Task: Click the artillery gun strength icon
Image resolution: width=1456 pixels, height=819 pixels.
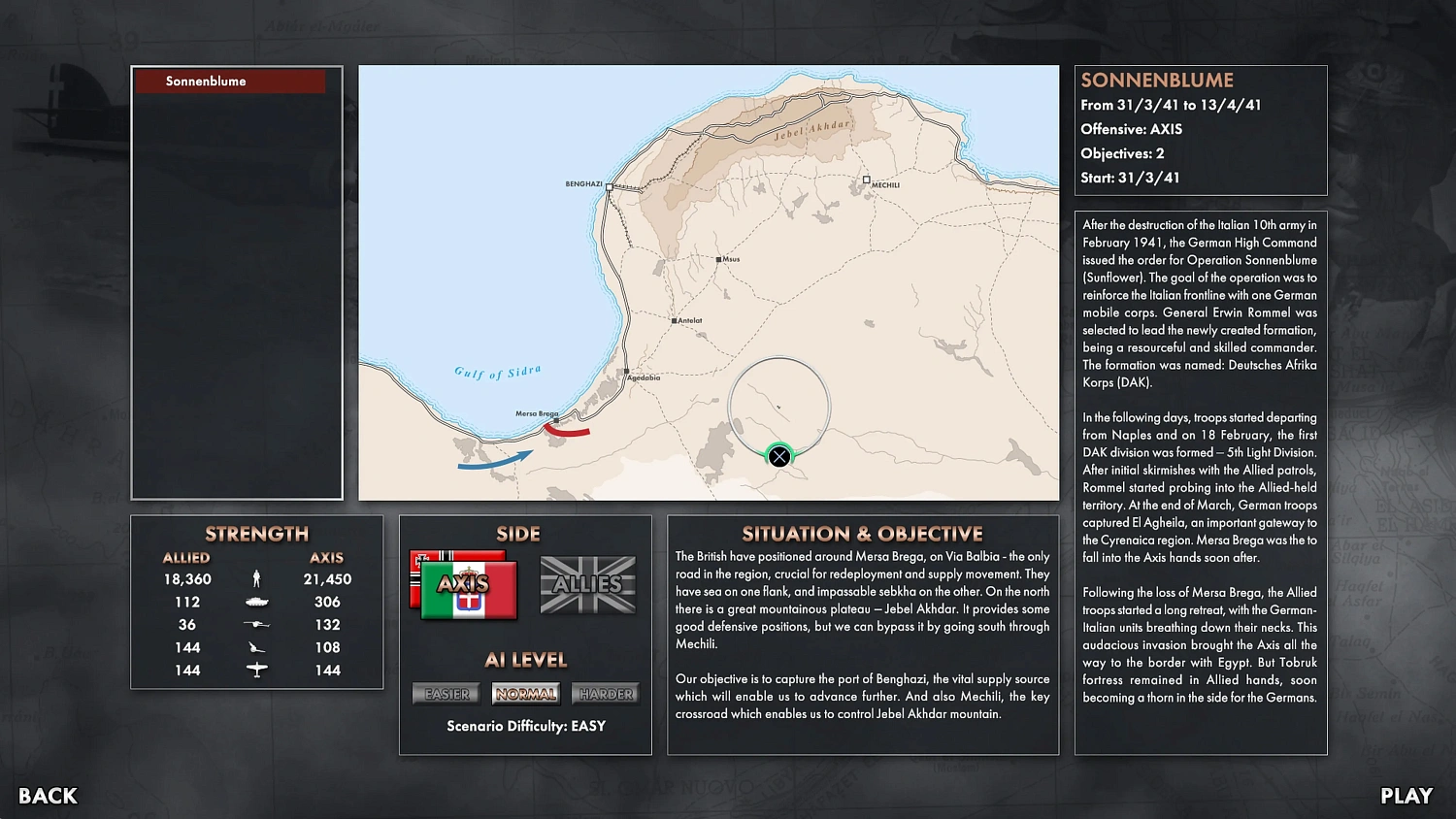Action: pos(256,624)
